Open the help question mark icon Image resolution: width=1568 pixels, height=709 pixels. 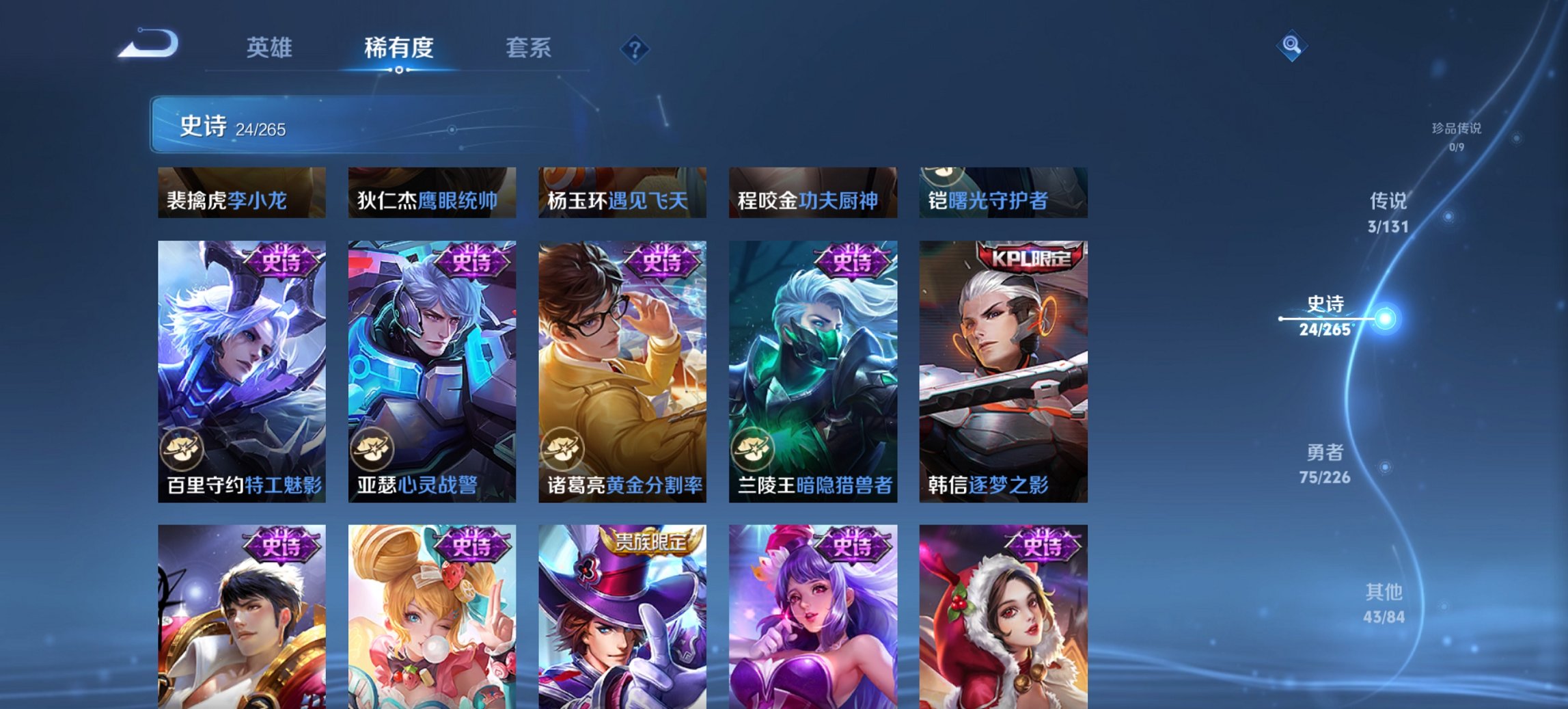coord(635,48)
